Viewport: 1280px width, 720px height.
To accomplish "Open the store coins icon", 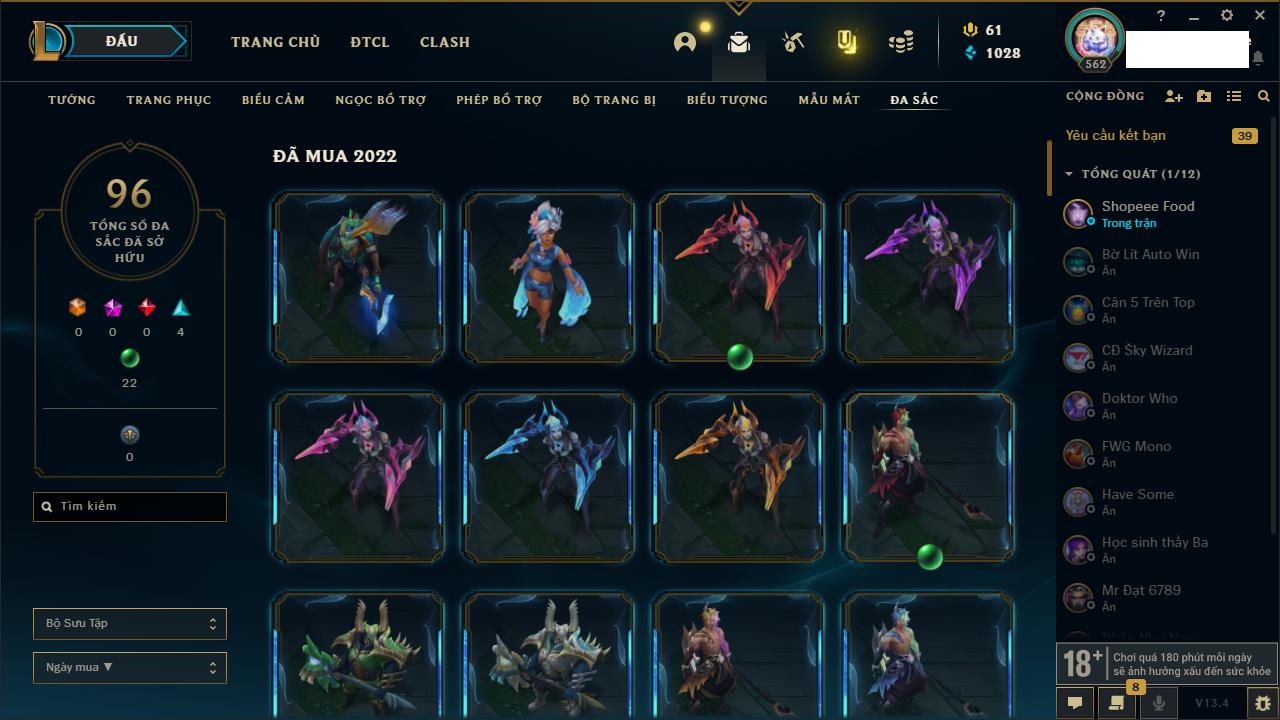I will pos(901,42).
